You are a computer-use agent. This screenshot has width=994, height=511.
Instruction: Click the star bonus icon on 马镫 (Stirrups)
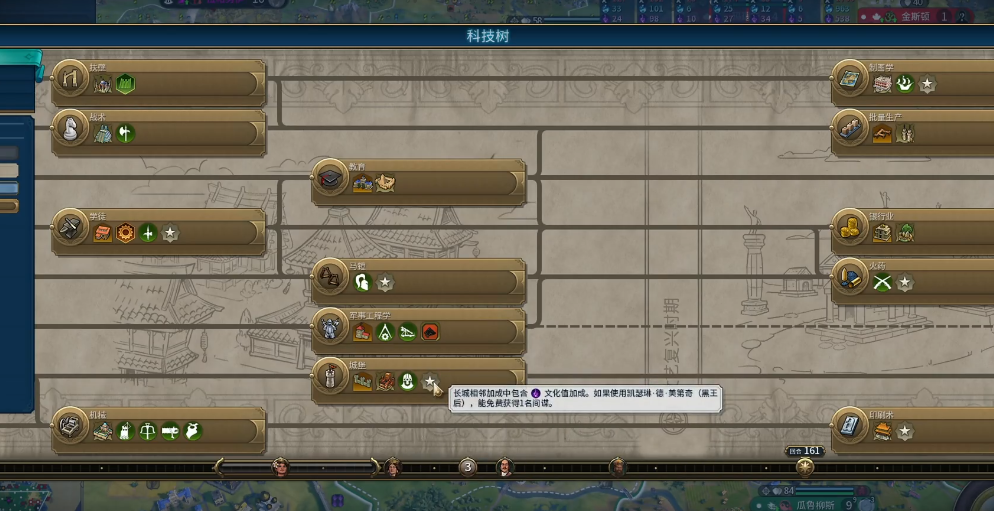(x=385, y=283)
